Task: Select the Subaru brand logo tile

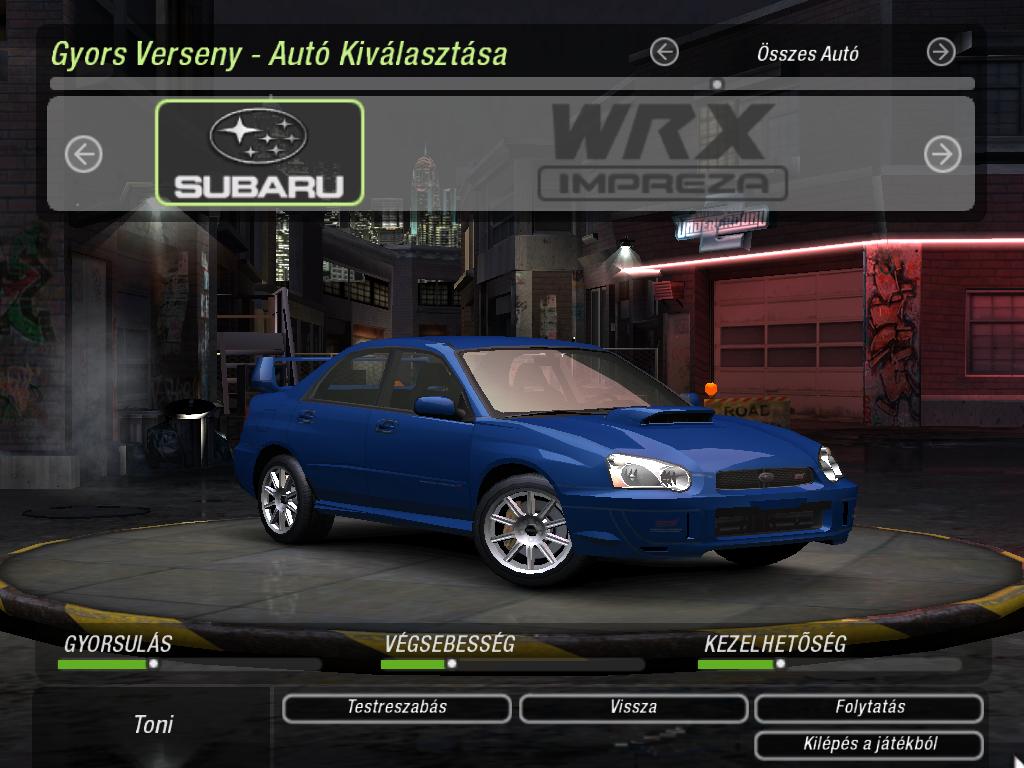Action: coord(260,152)
